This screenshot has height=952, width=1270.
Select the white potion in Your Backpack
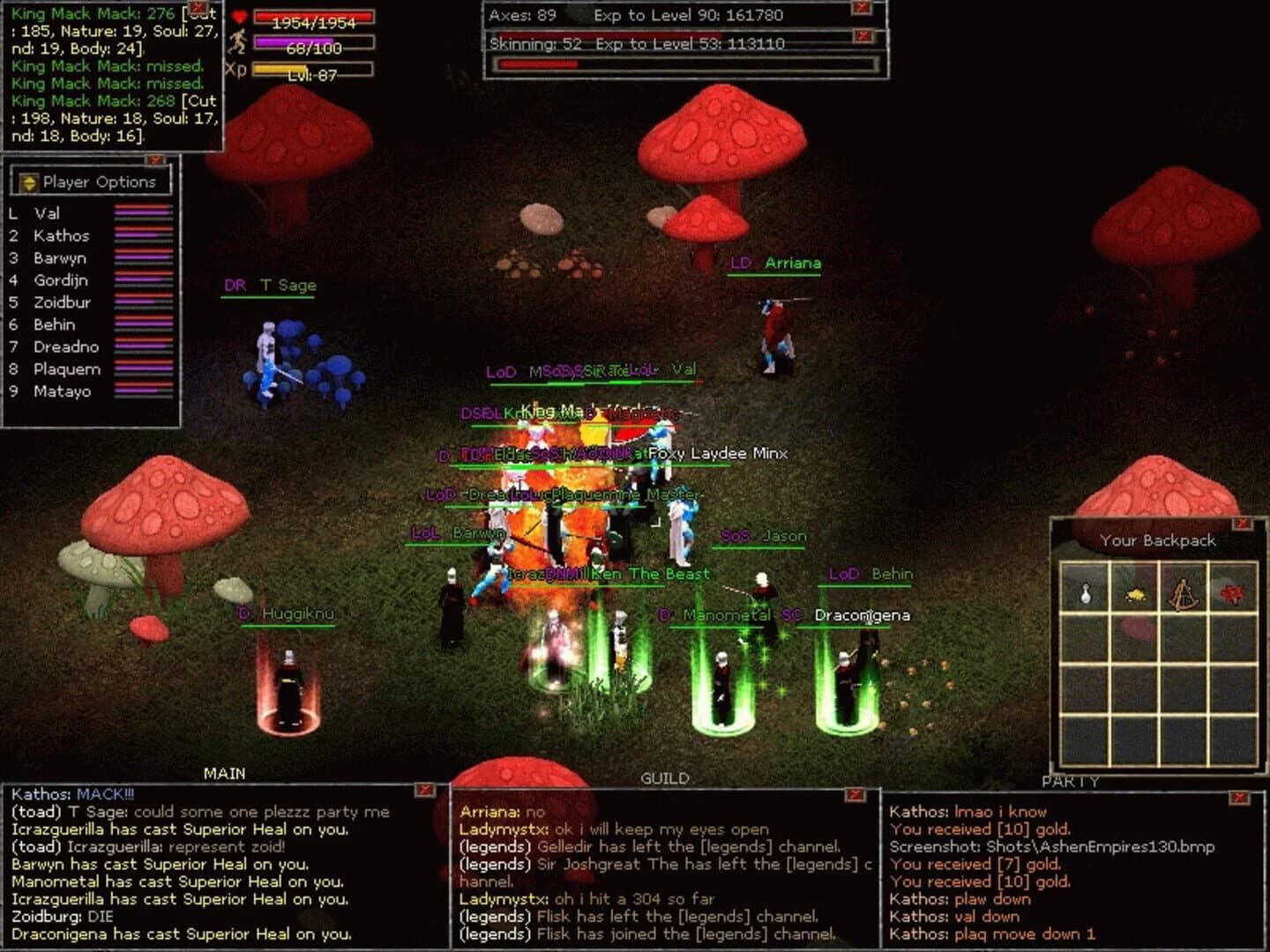1085,593
